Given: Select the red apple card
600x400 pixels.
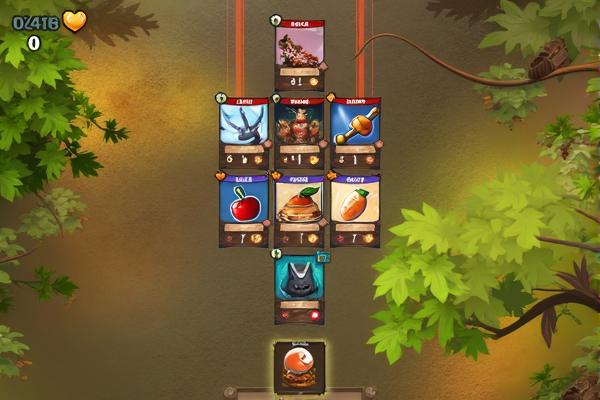Looking at the screenshot, I should (x=244, y=210).
